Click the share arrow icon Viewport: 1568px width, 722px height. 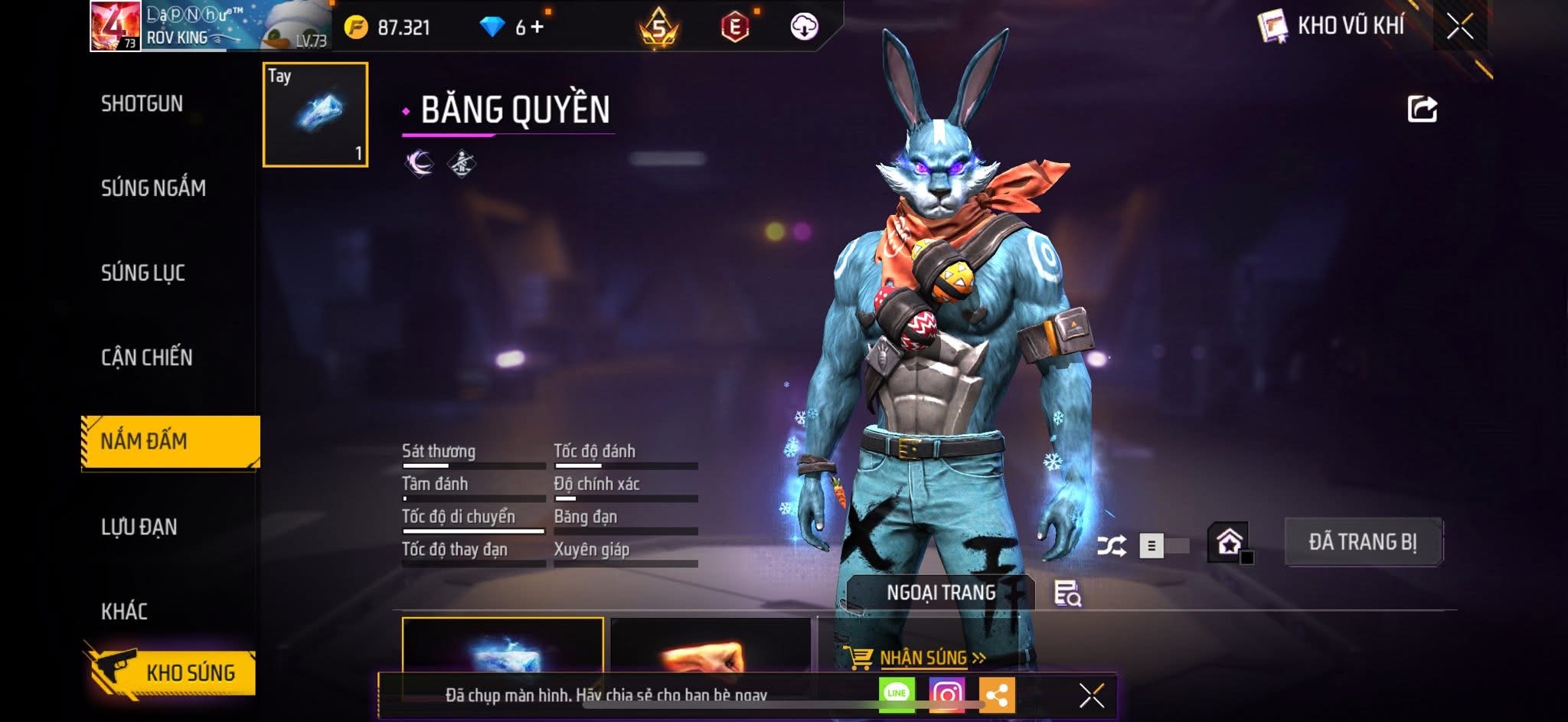click(1422, 109)
